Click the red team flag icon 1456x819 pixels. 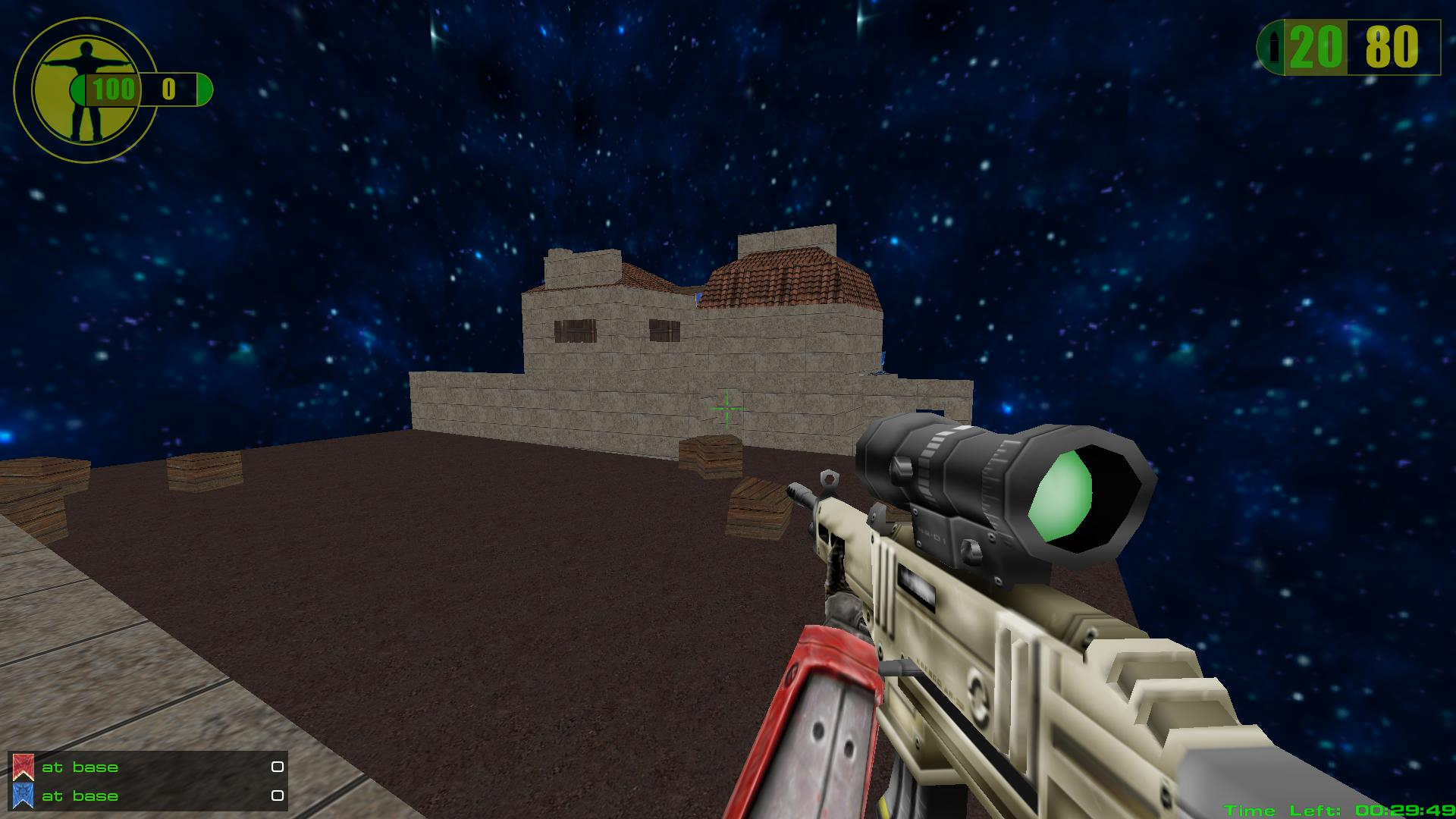pyautogui.click(x=24, y=767)
